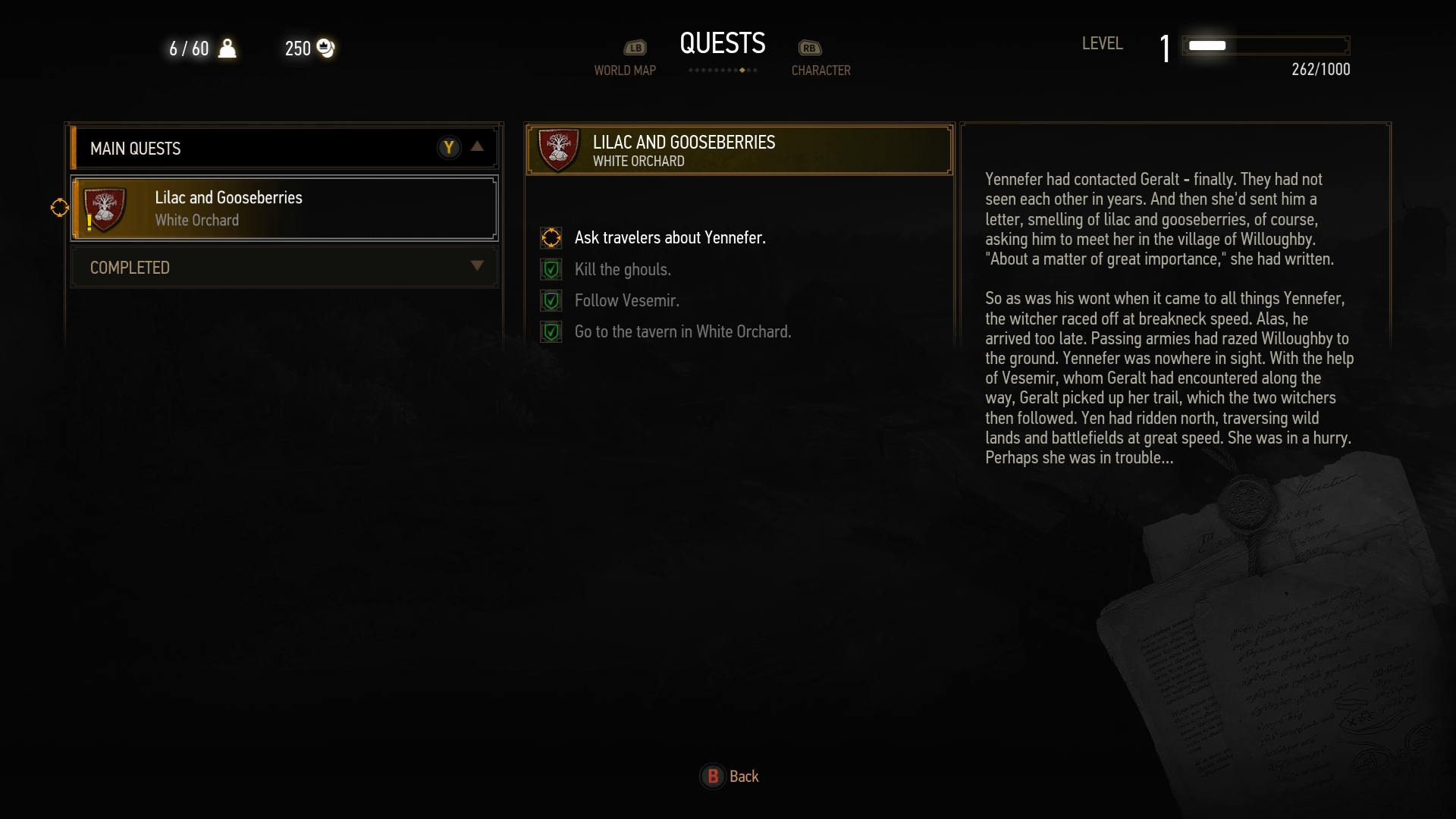Select the Lilac and Gooseberries quest entry
Screen dimensions: 1456x819
coord(284,209)
